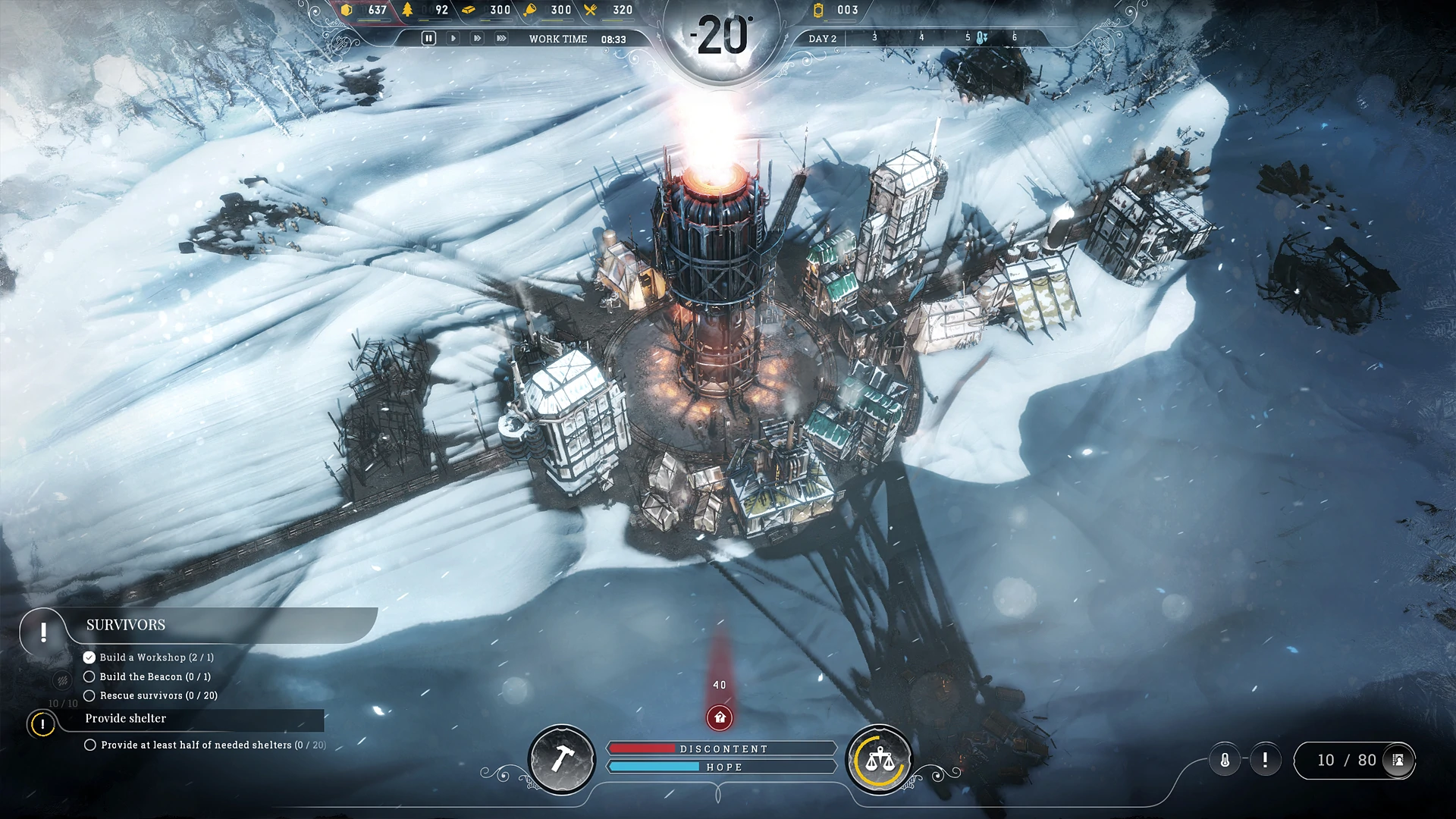Viewport: 1456px width, 819px height.
Task: Click the raw food ration icon
Action: [x=531, y=10]
